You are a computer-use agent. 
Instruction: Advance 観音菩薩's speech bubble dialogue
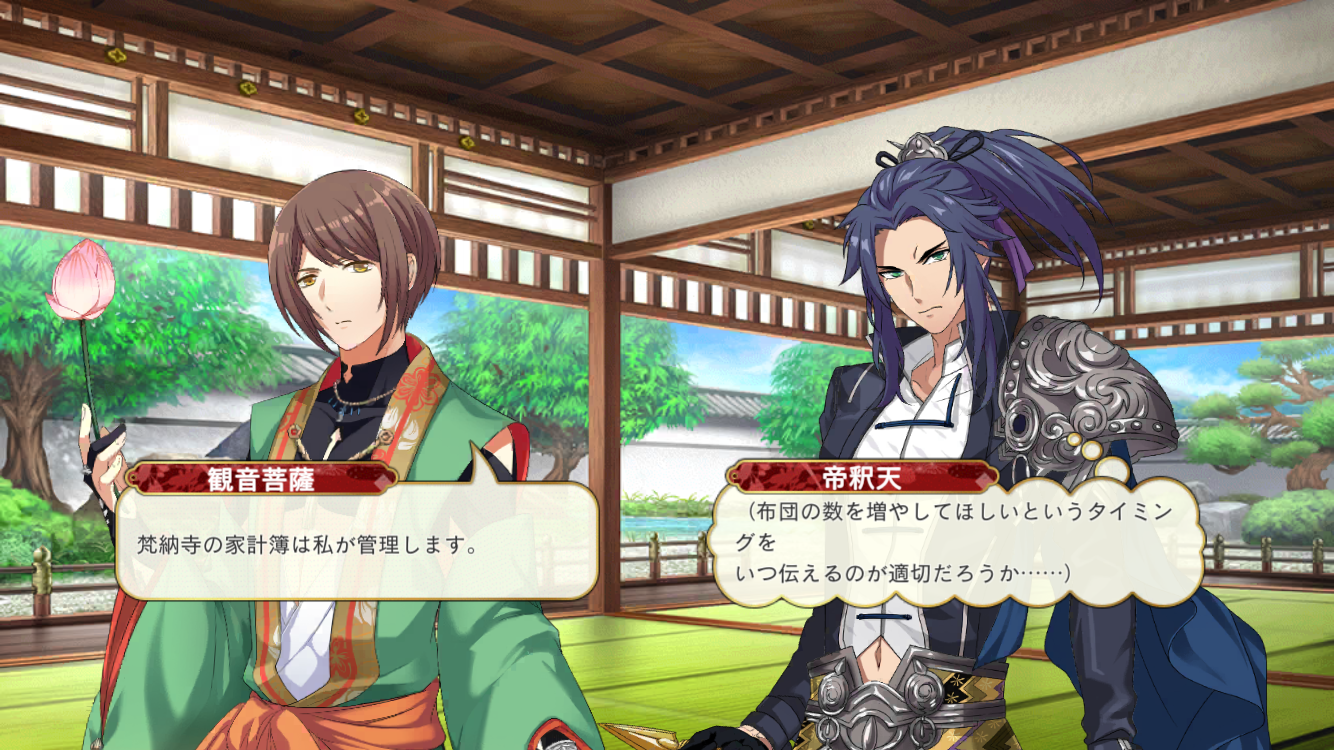tap(356, 545)
